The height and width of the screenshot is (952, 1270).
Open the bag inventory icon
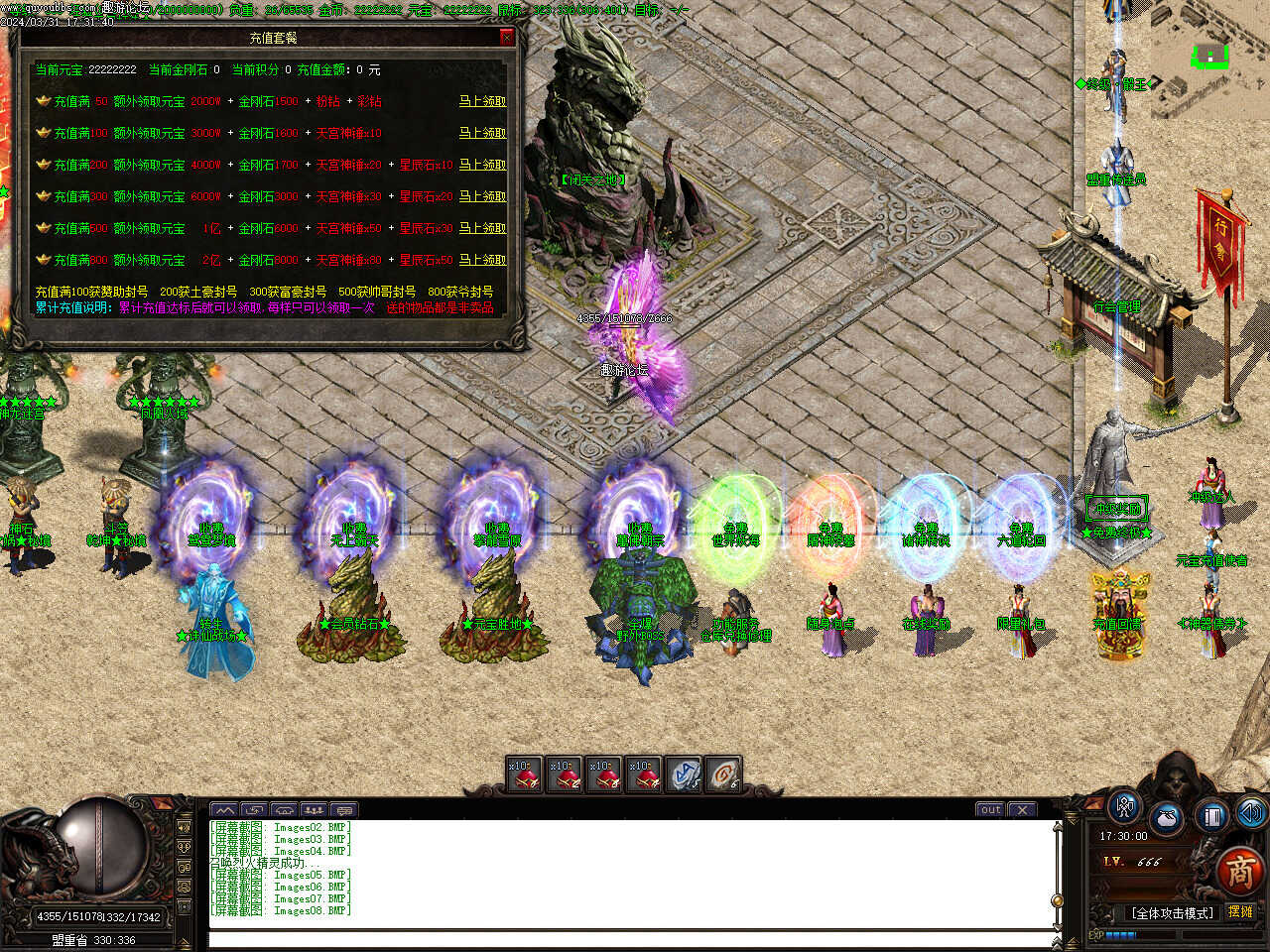point(1168,819)
